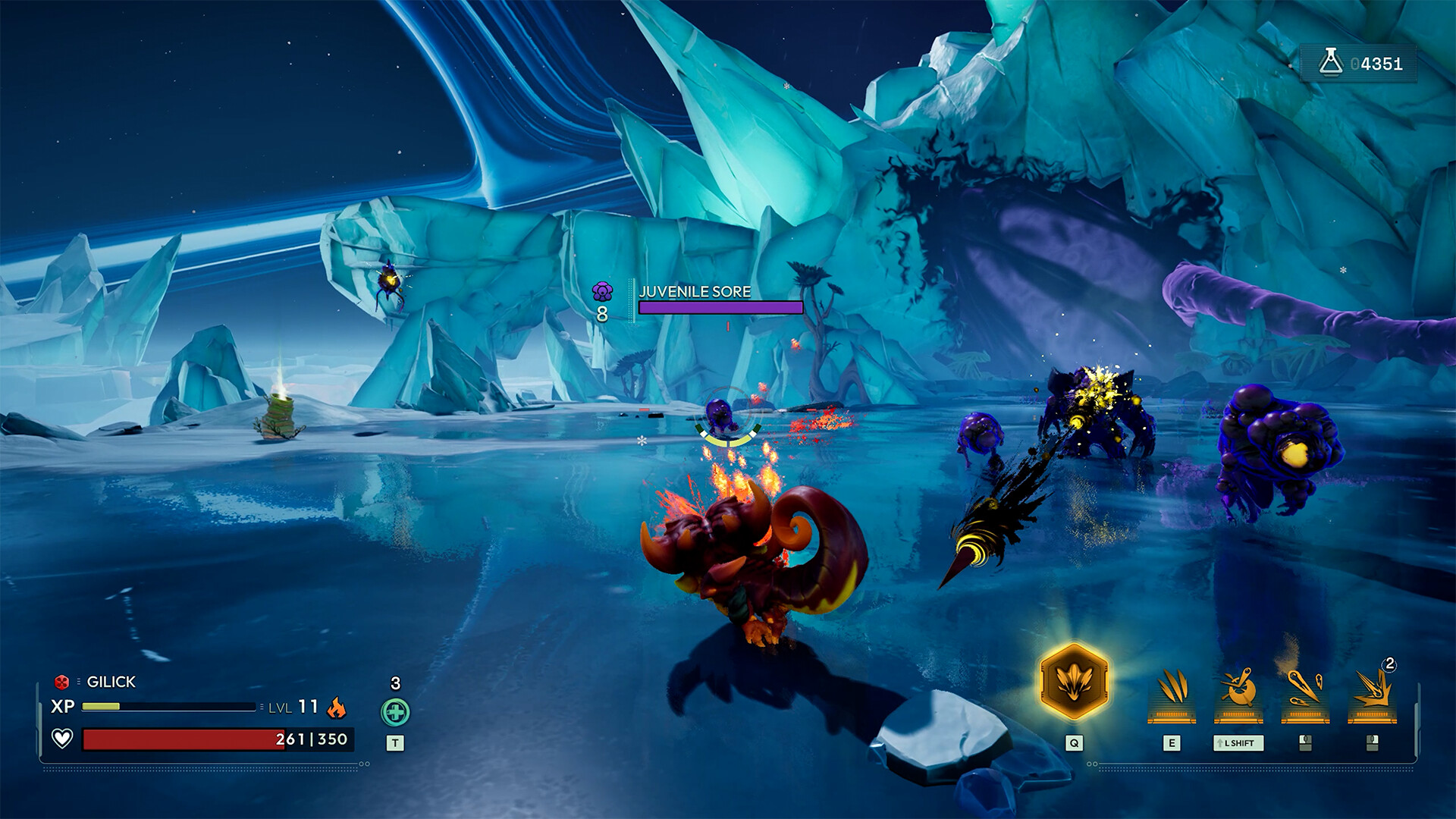Image resolution: width=1456 pixels, height=819 pixels.
Task: Click the purple enemy face icon above Juvenile Sore
Action: [x=601, y=291]
